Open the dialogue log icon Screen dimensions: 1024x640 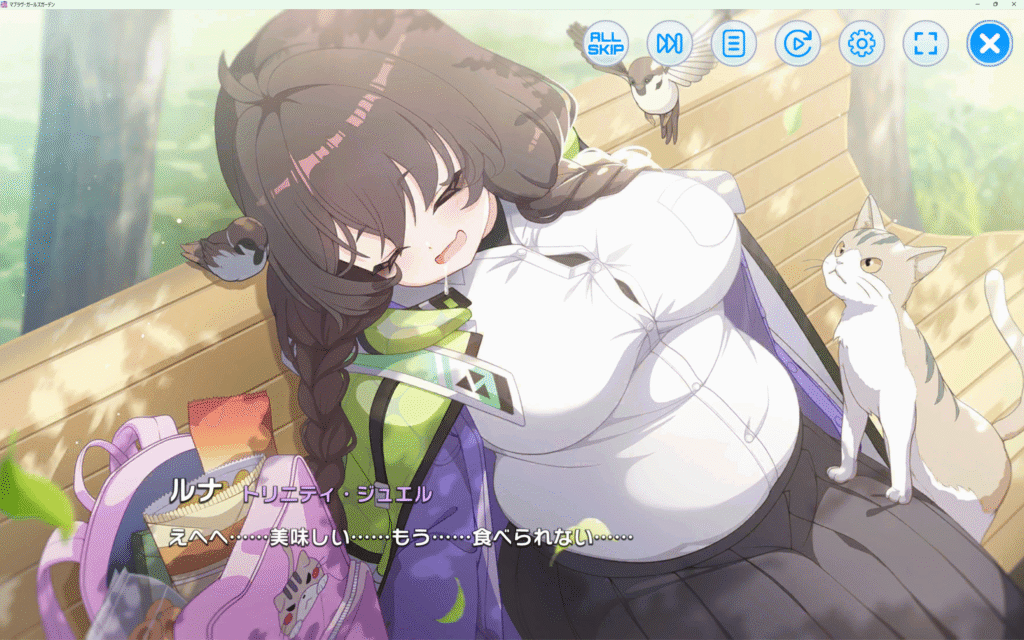click(733, 43)
